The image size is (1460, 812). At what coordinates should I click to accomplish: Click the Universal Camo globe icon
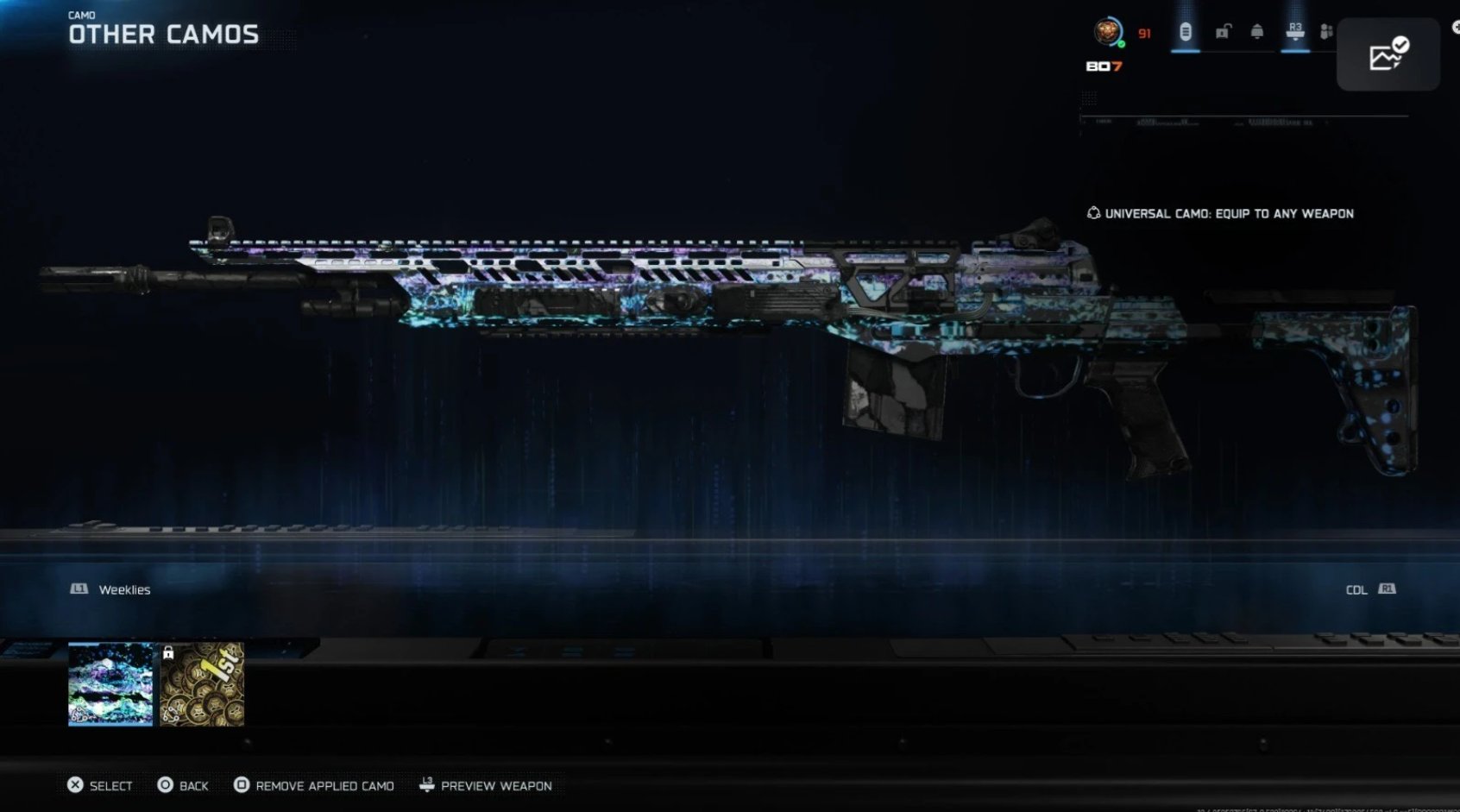pos(1093,213)
